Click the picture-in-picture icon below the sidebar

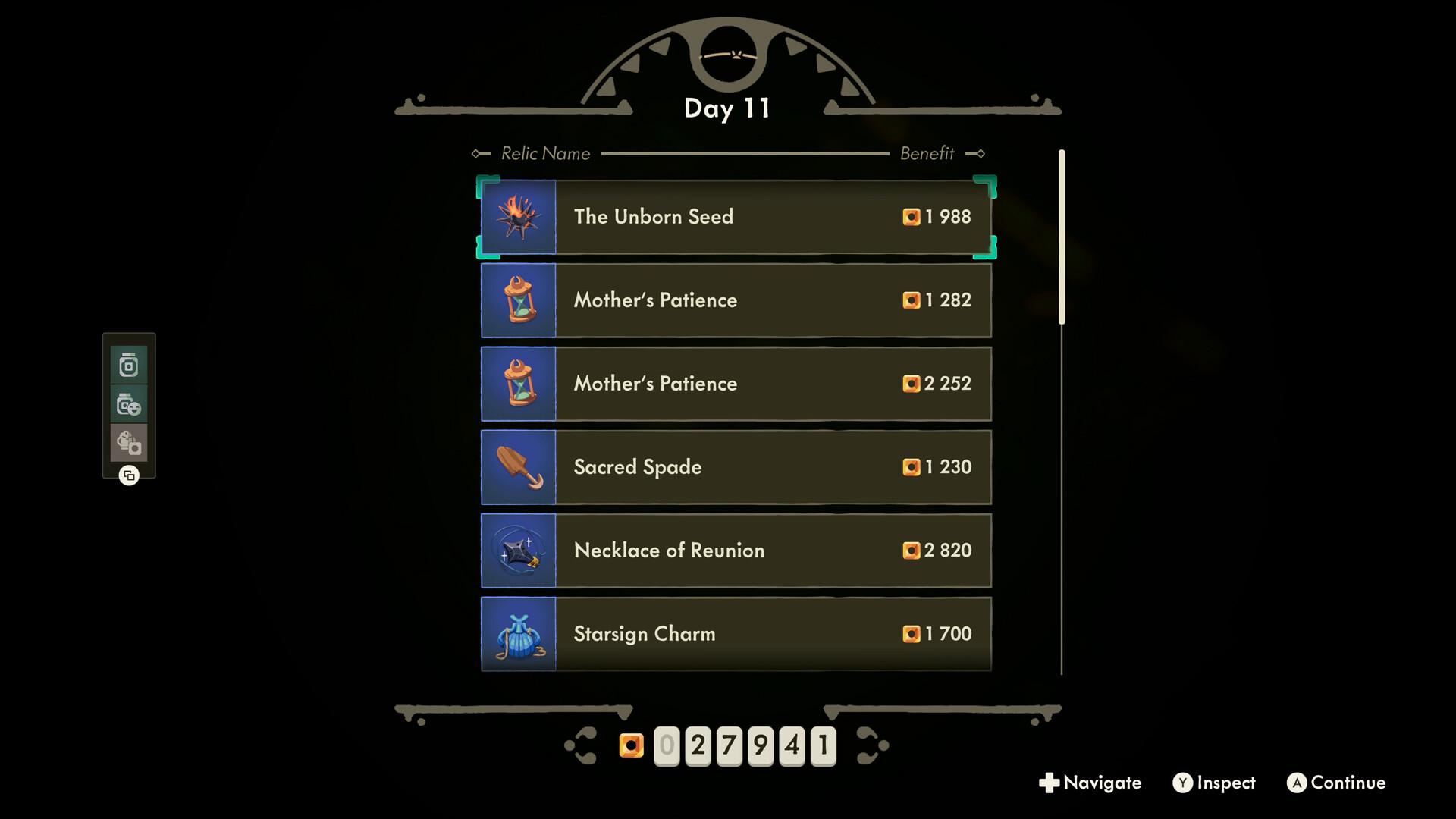click(129, 476)
